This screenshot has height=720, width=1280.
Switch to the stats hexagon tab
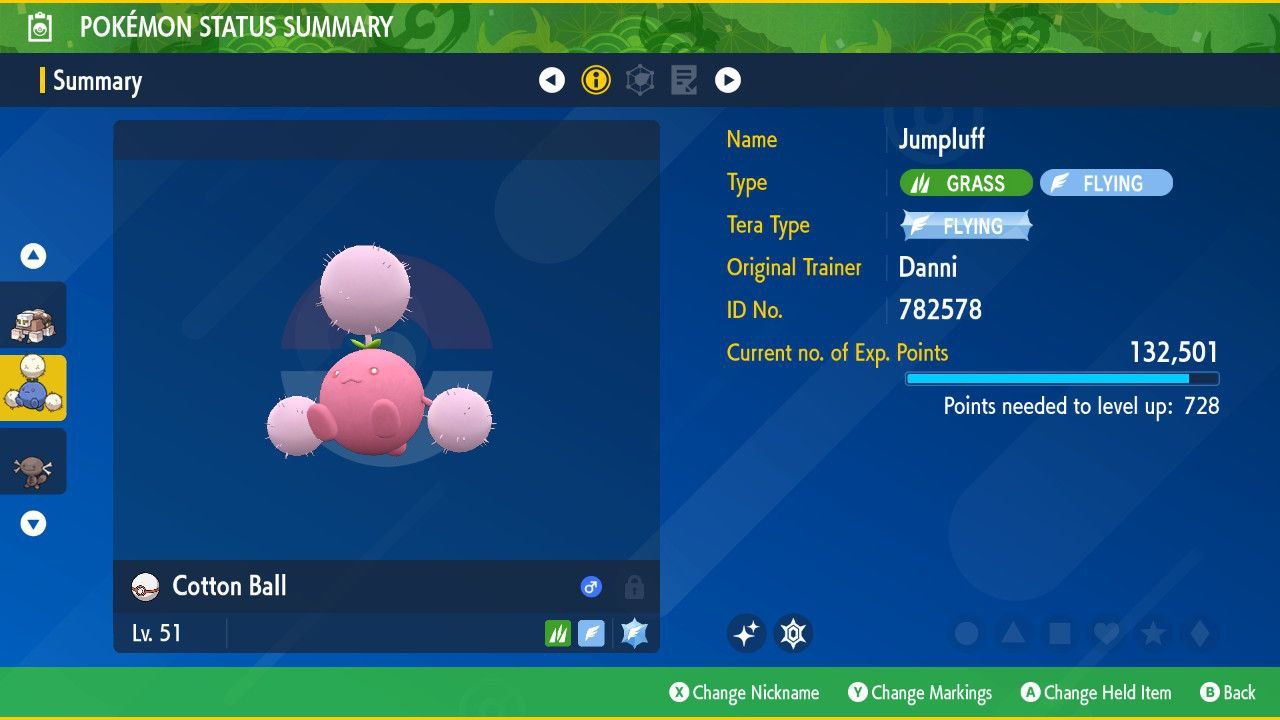(640, 80)
